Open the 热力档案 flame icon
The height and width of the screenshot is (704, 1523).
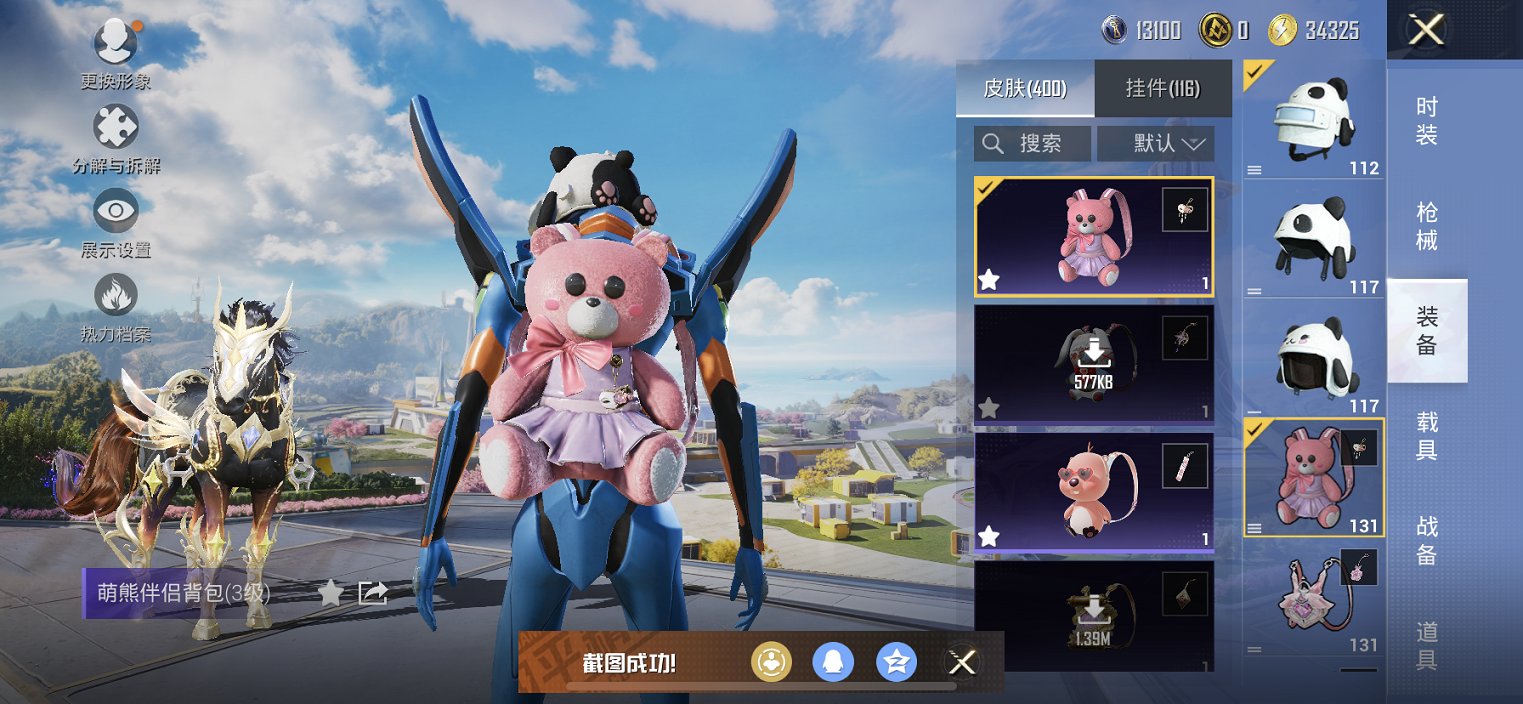[116, 295]
